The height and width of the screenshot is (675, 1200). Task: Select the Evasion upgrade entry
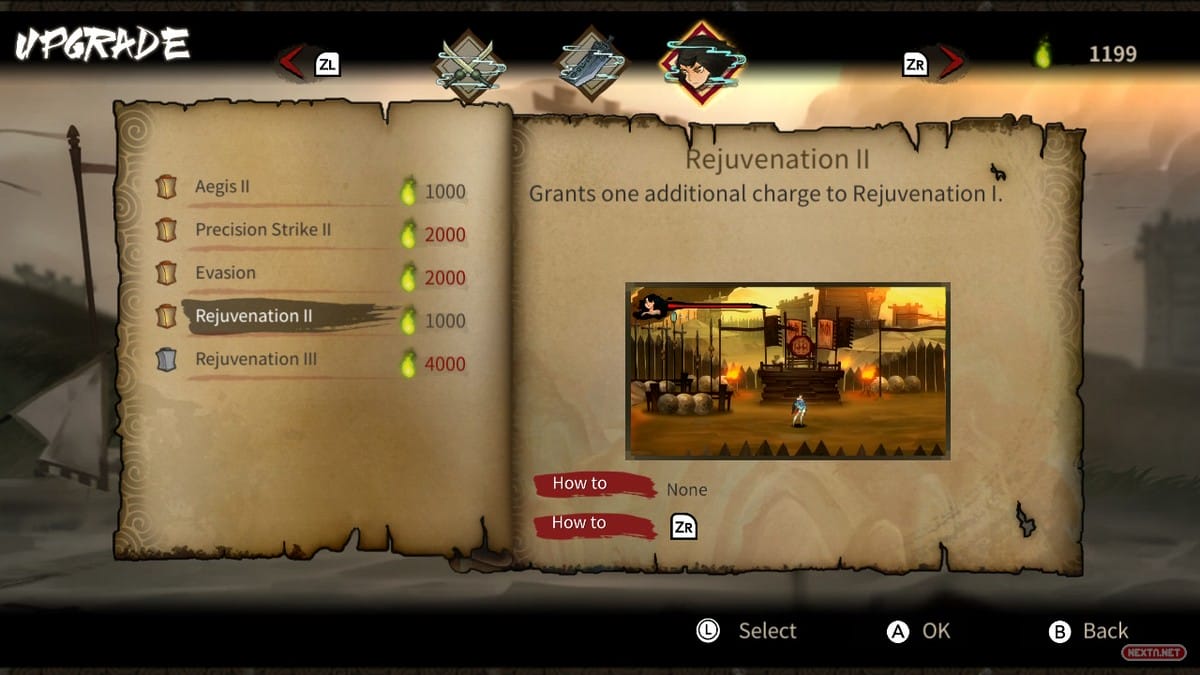[x=225, y=273]
